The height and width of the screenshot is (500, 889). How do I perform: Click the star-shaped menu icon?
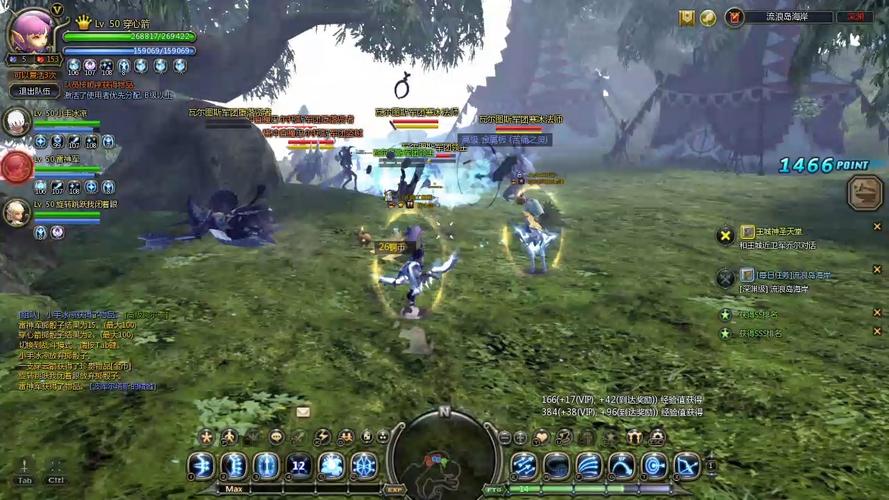[206, 437]
